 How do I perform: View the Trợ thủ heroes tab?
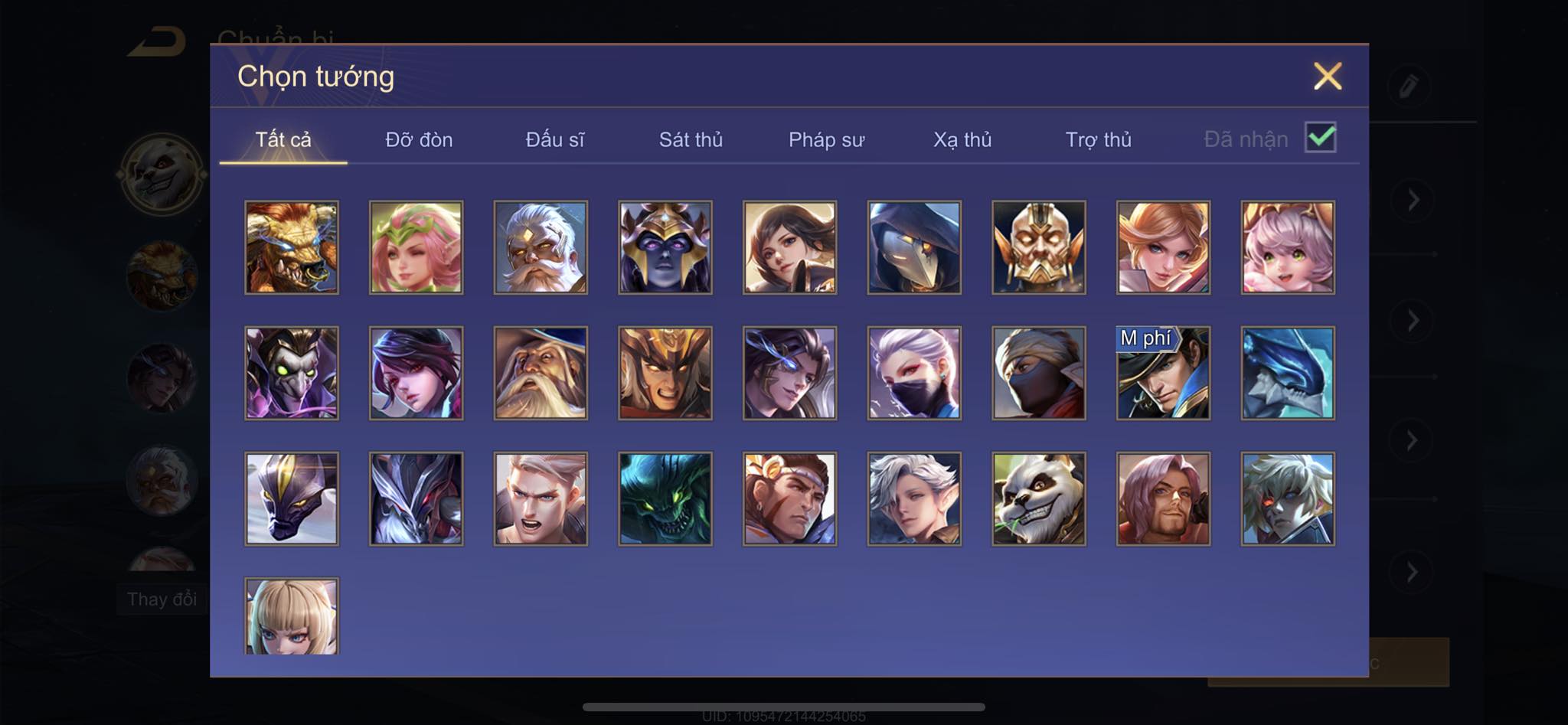click(1098, 140)
